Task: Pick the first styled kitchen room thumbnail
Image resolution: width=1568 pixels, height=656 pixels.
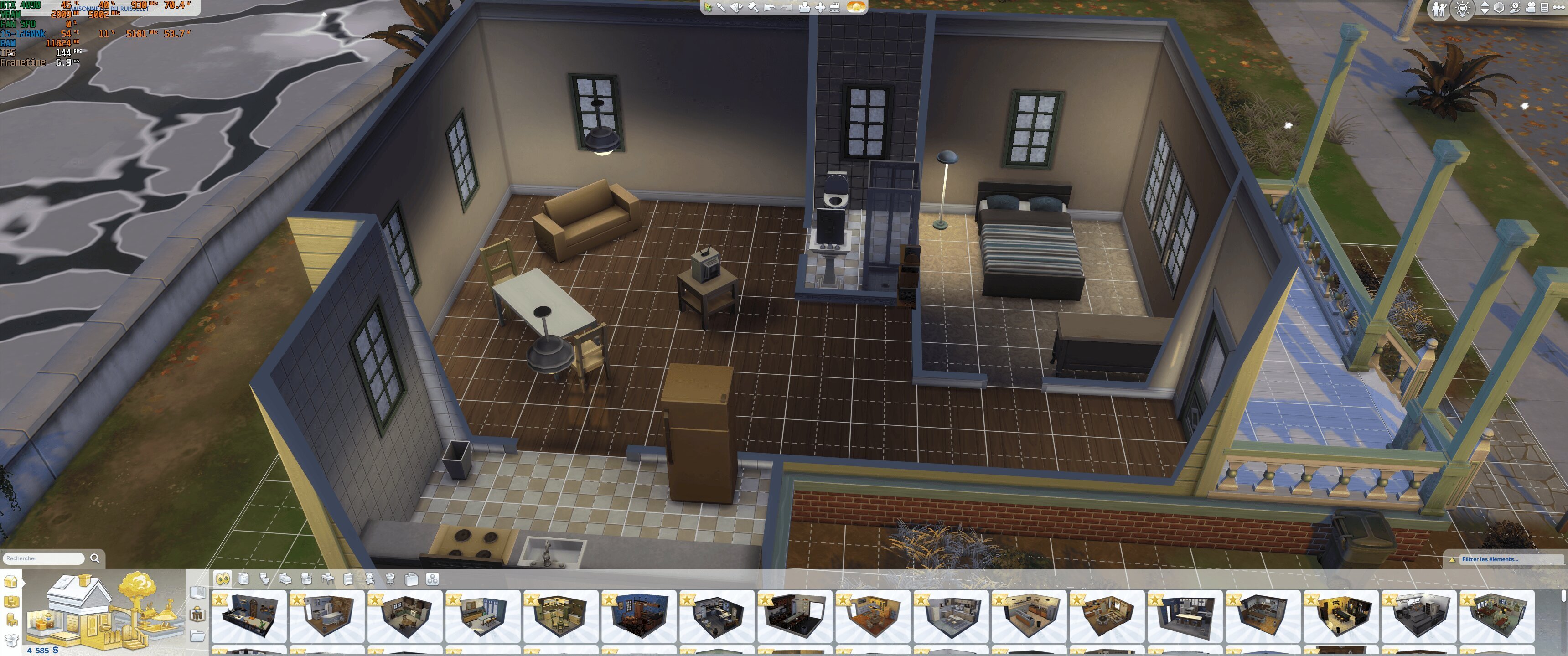Action: [248, 616]
